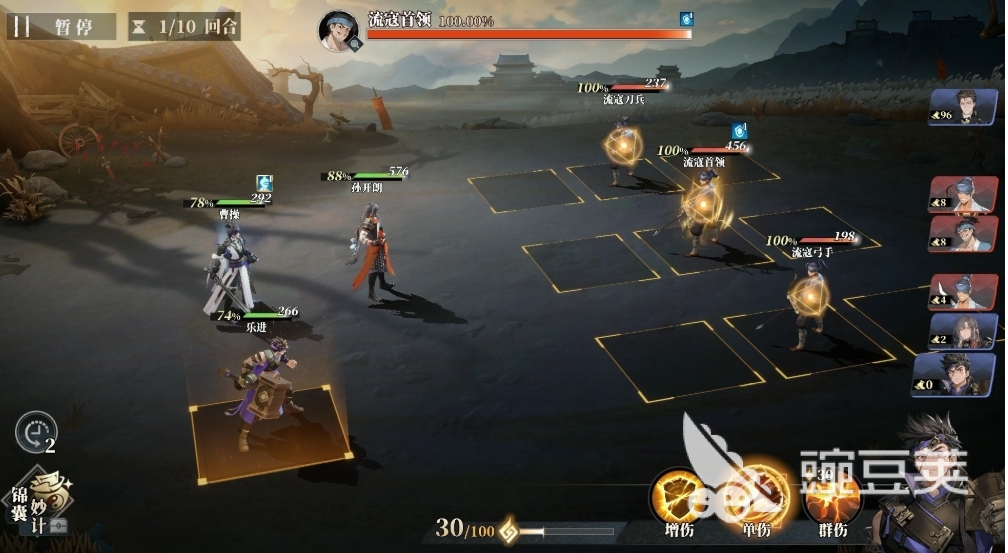Select turn-order portrait showing 2
Screen dimensions: 1008x553
(x=964, y=331)
